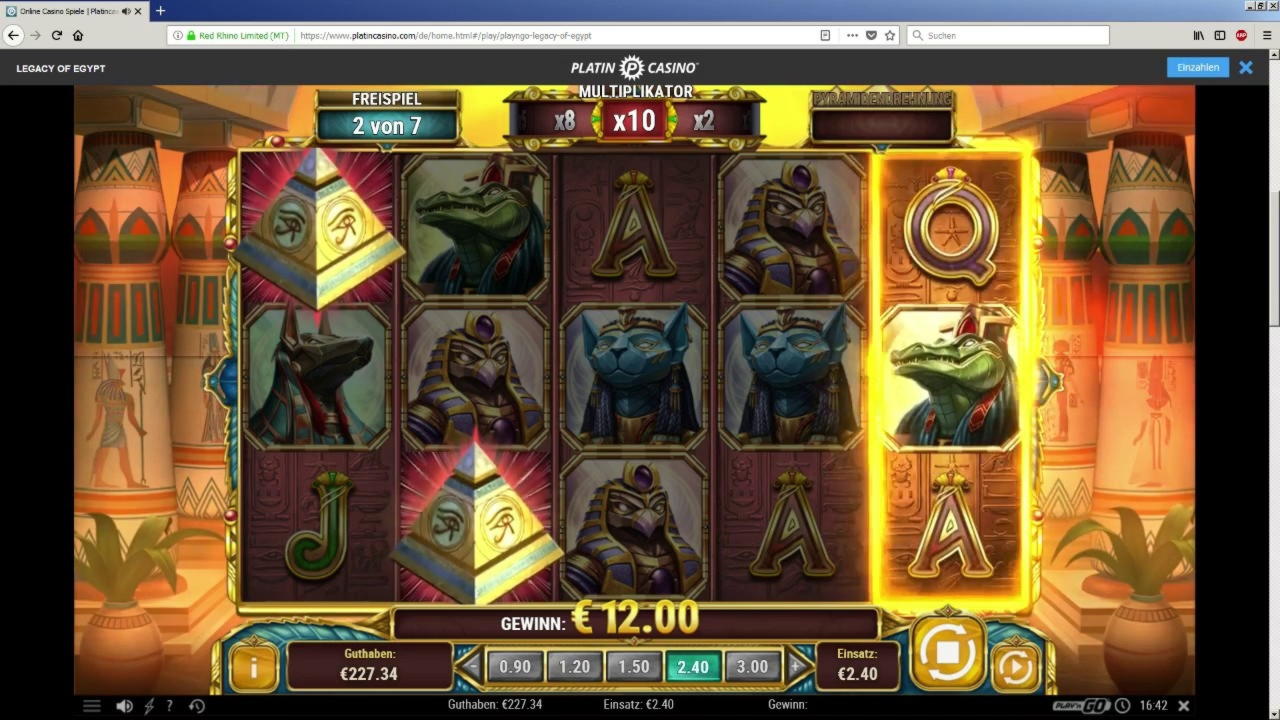Viewport: 1280px width, 720px height.
Task: Decrease the bet with the minus arrow
Action: tap(472, 666)
